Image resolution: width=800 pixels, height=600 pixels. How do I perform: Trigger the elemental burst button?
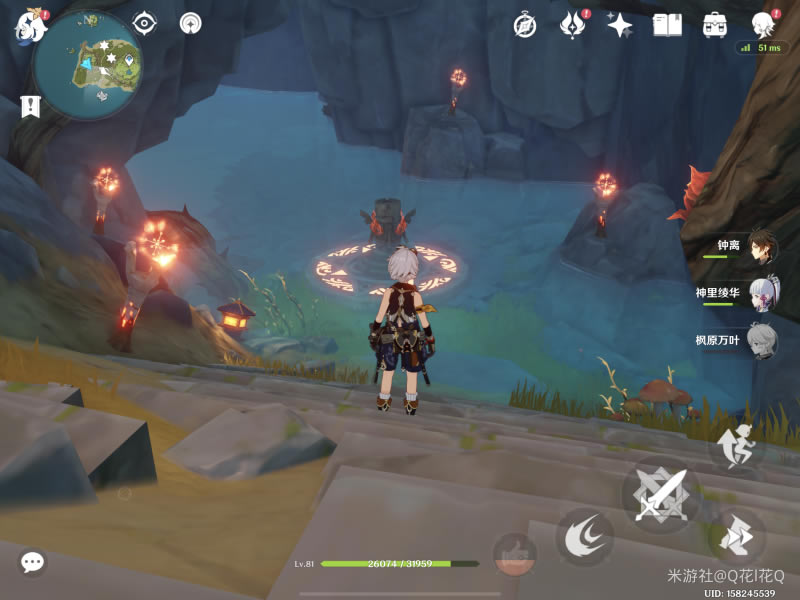pyautogui.click(x=514, y=553)
